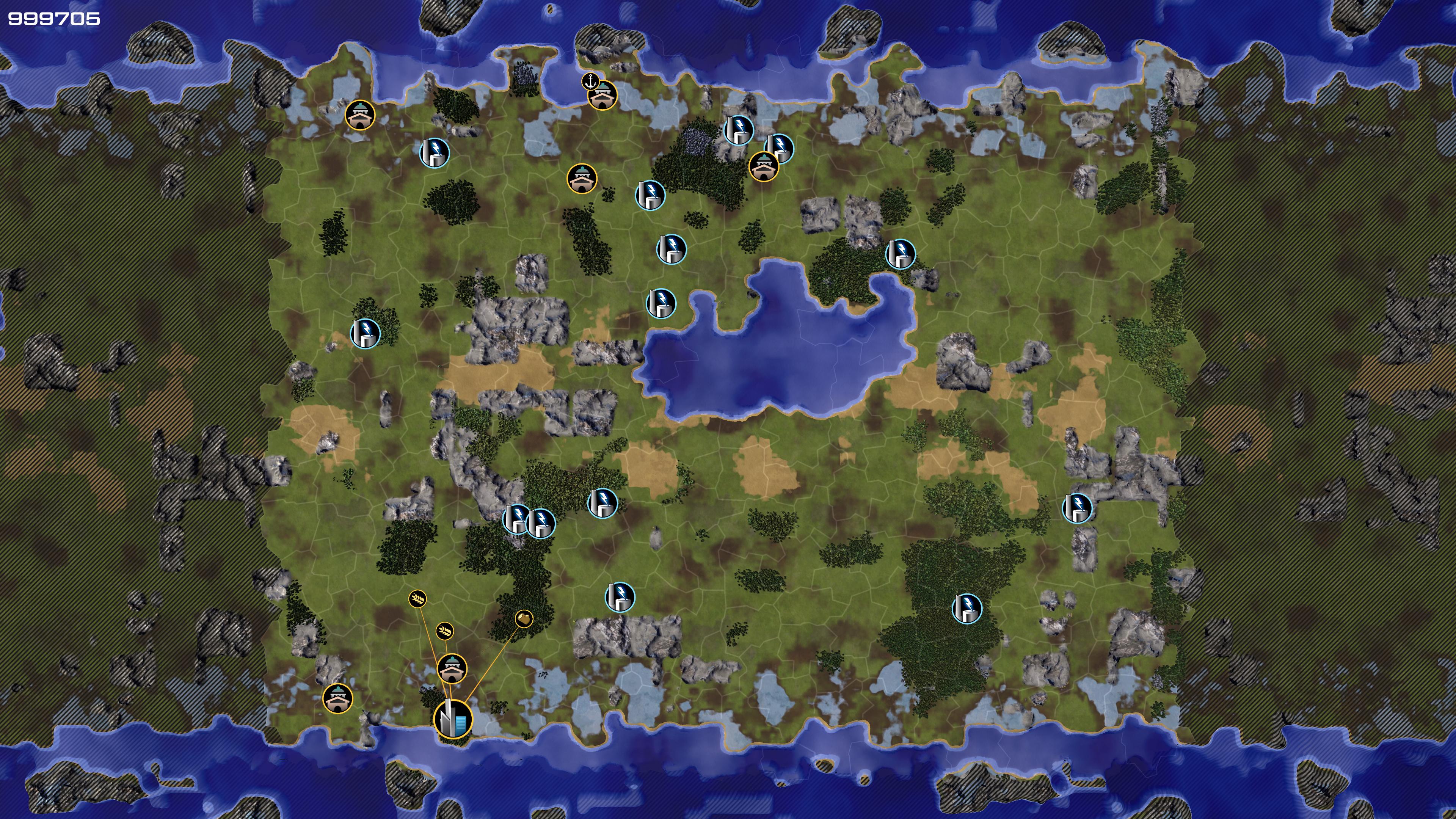Open the domed town marker beside the anchor

coord(602,96)
